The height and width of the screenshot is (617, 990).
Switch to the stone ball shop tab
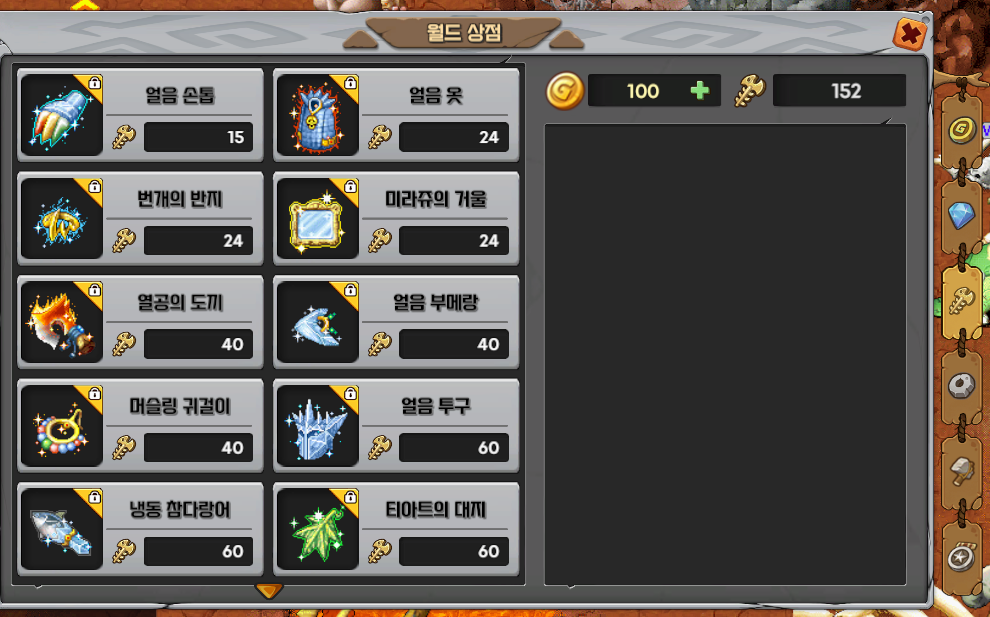pos(962,385)
